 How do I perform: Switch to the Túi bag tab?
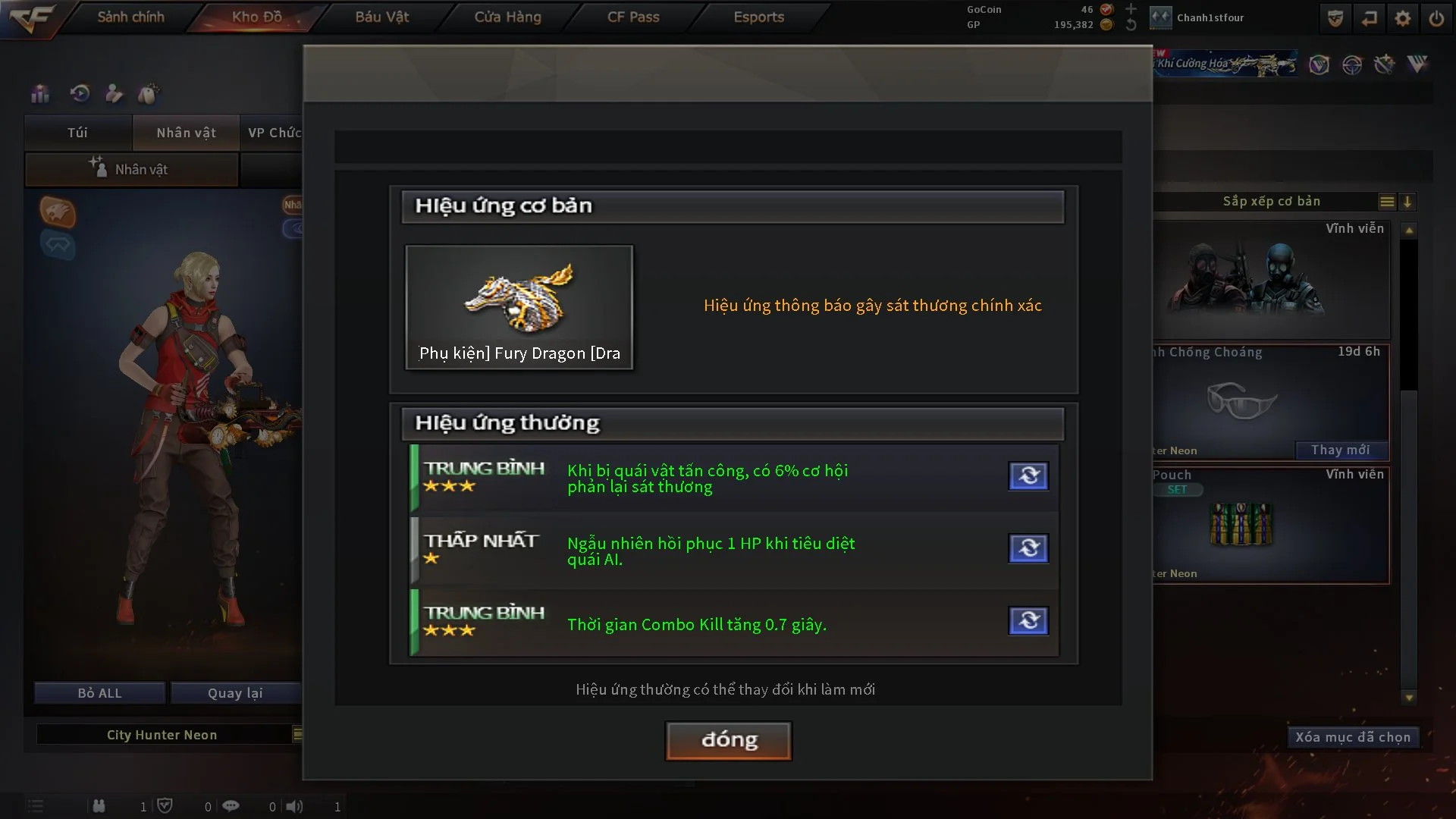click(x=77, y=133)
